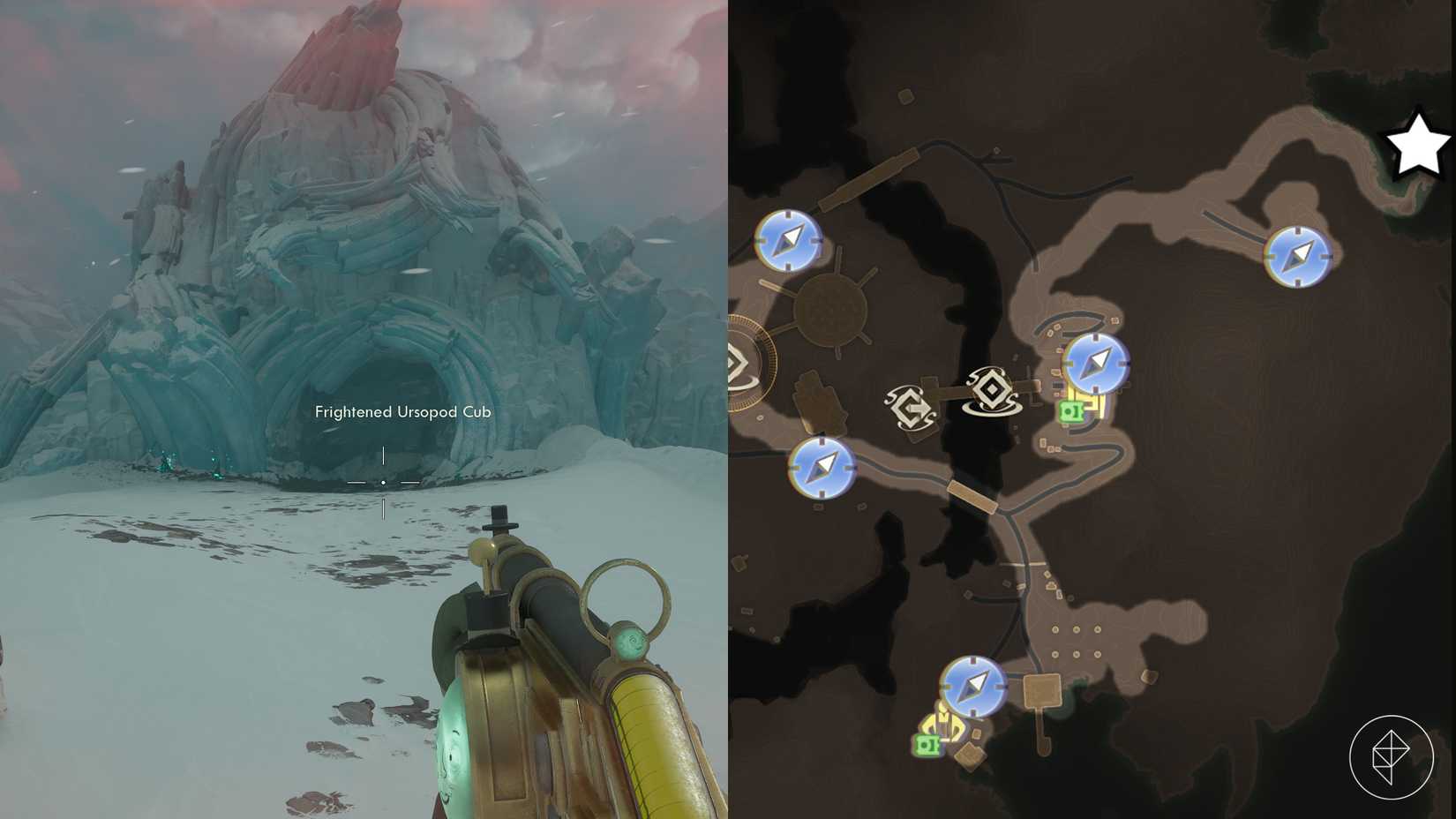Click the green camera marker at bottom left

927,746
